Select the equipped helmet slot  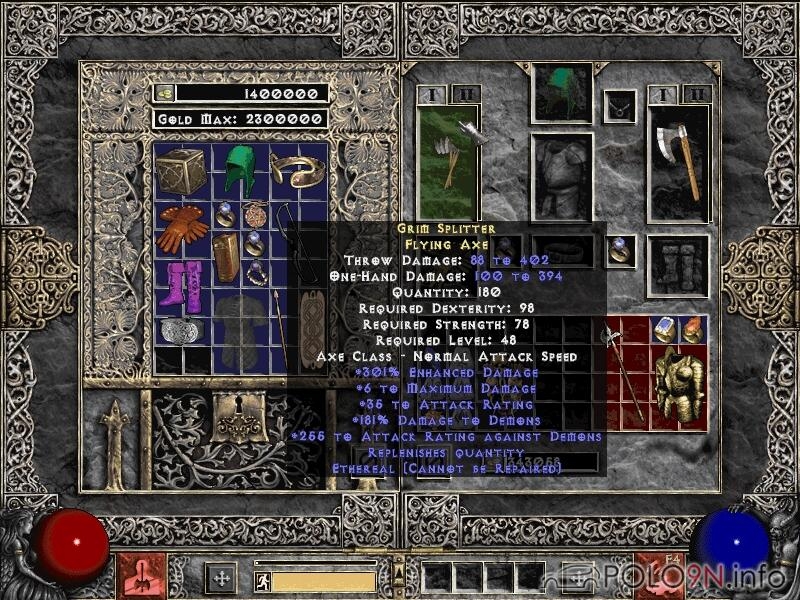pyautogui.click(x=562, y=92)
